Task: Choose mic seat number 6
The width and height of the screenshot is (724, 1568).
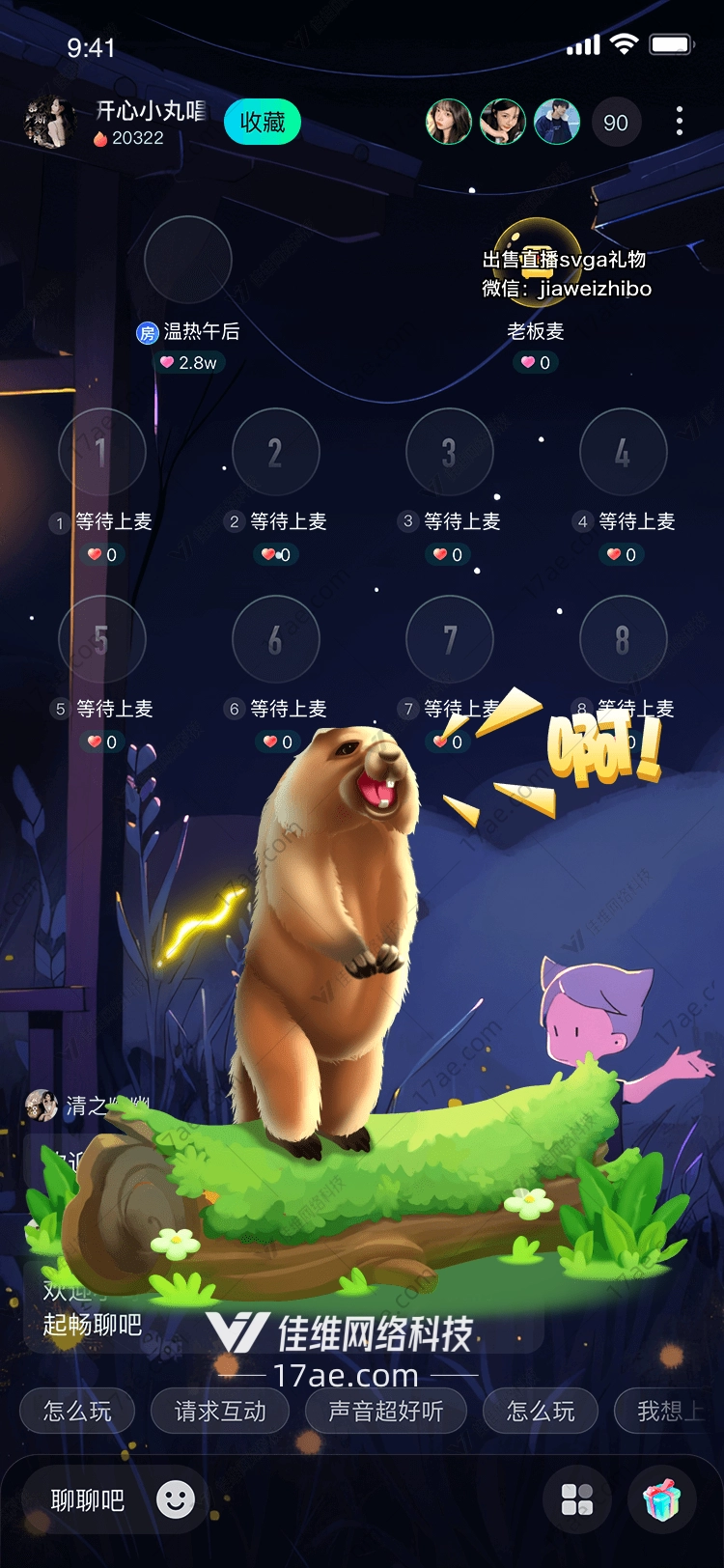Action: click(x=275, y=639)
